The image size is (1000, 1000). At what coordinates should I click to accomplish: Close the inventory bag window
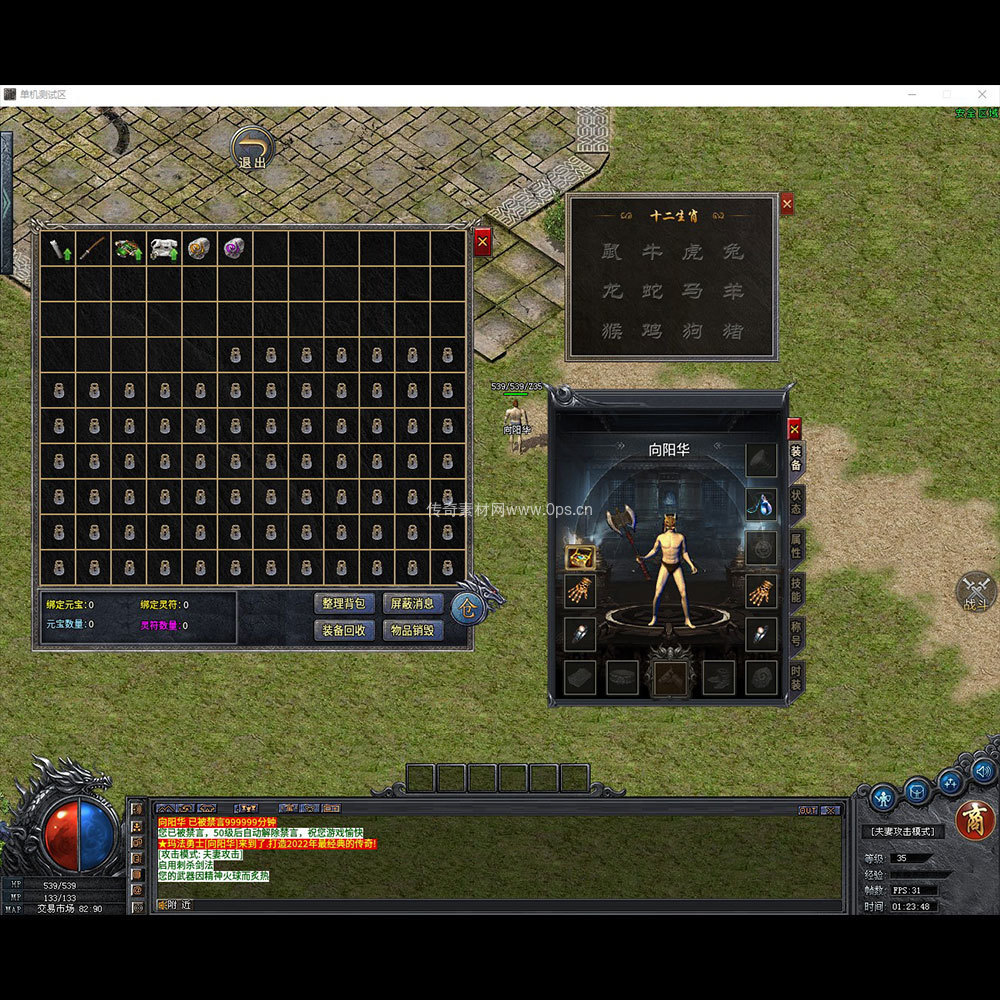482,242
